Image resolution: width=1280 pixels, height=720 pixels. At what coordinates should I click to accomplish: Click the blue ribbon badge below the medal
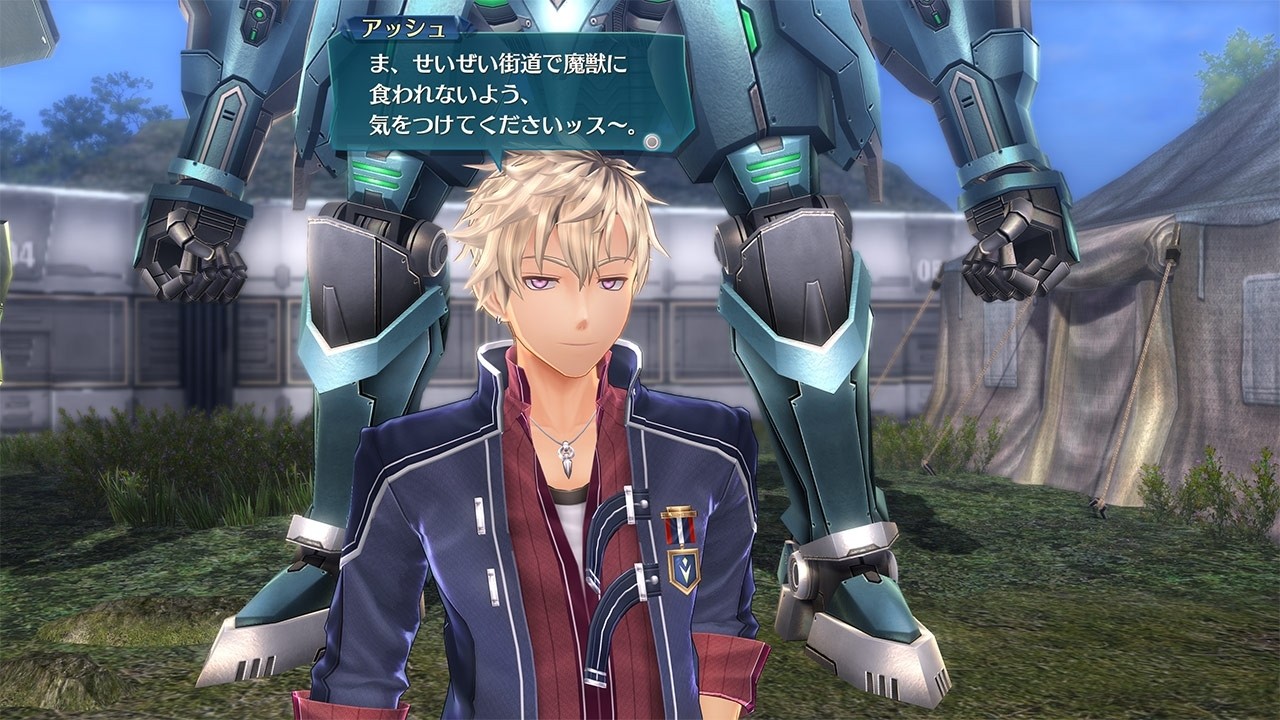(685, 568)
